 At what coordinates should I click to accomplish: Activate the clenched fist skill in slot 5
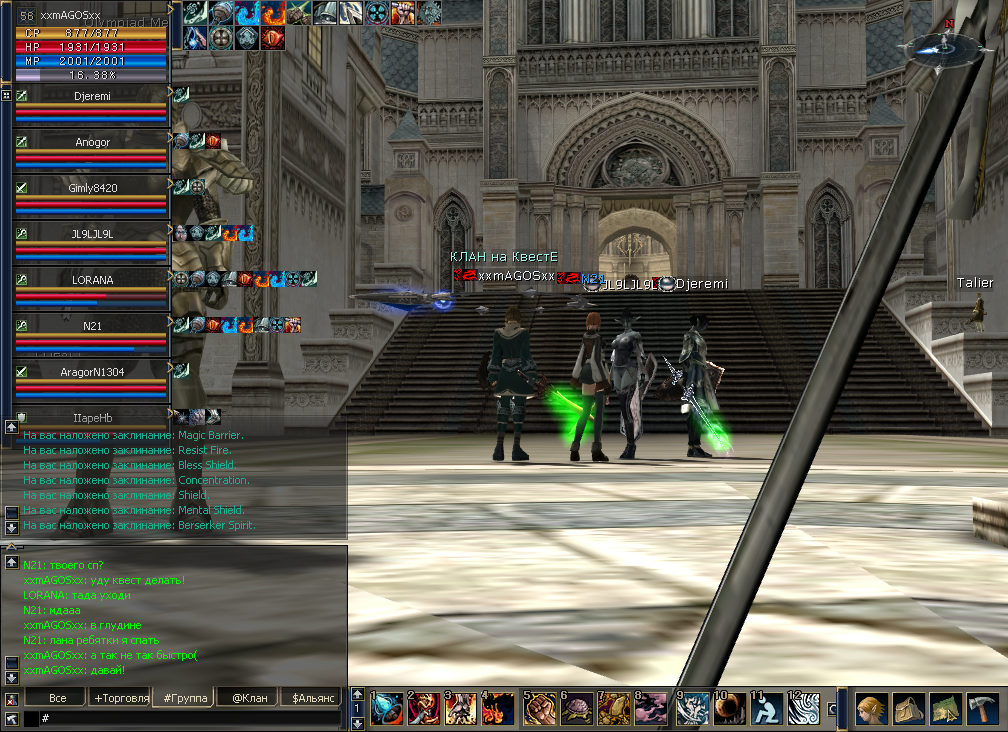540,709
